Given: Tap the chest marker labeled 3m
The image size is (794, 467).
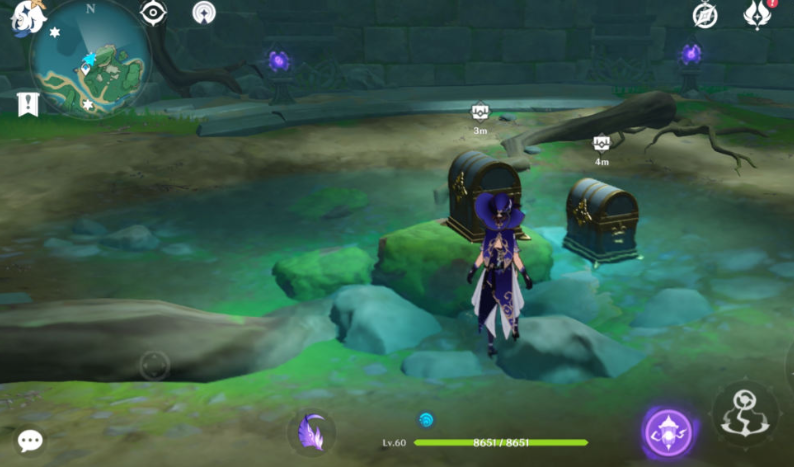Looking at the screenshot, I should (x=480, y=112).
